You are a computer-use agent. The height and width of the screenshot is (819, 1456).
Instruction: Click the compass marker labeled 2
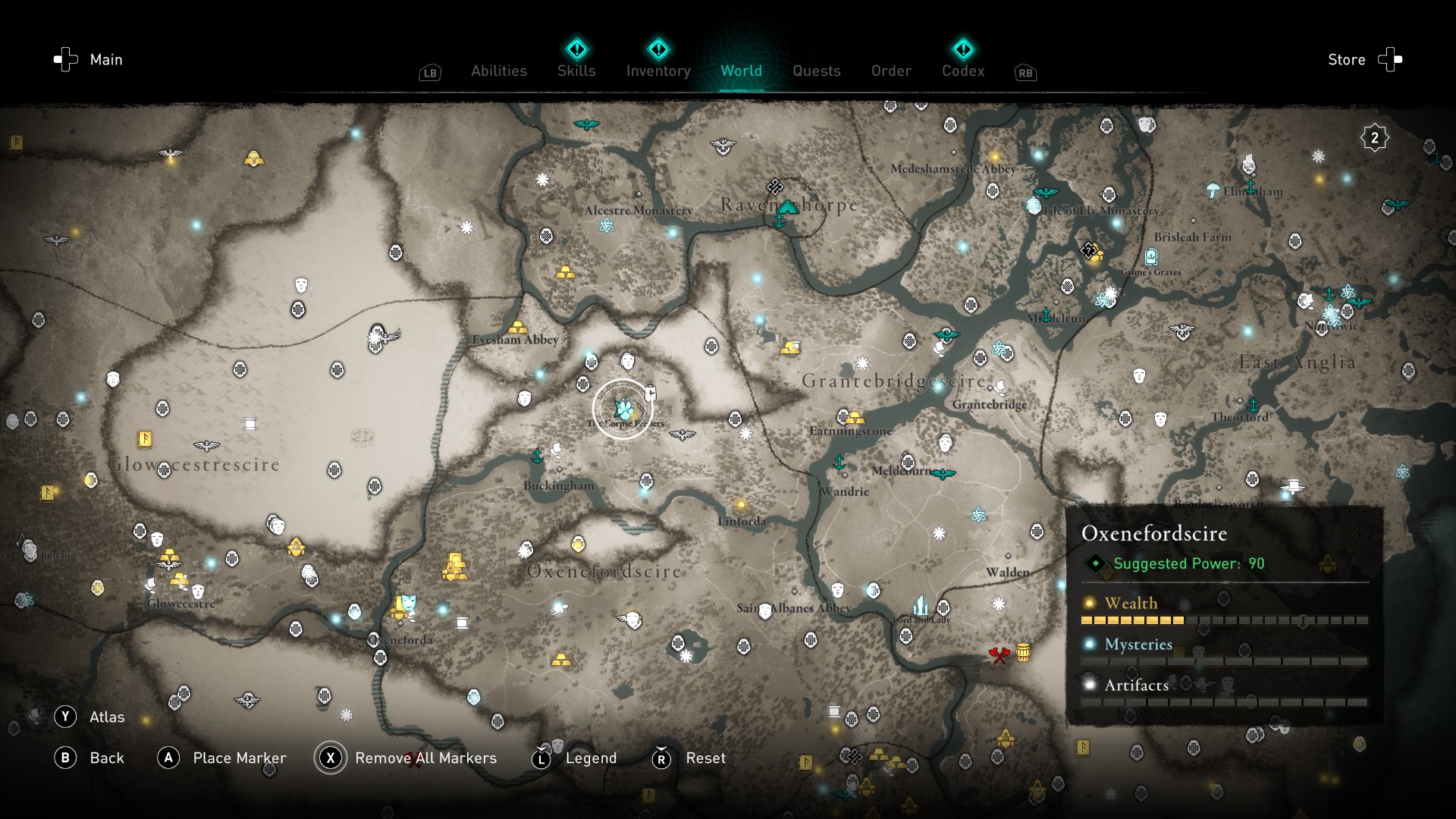(x=1373, y=137)
